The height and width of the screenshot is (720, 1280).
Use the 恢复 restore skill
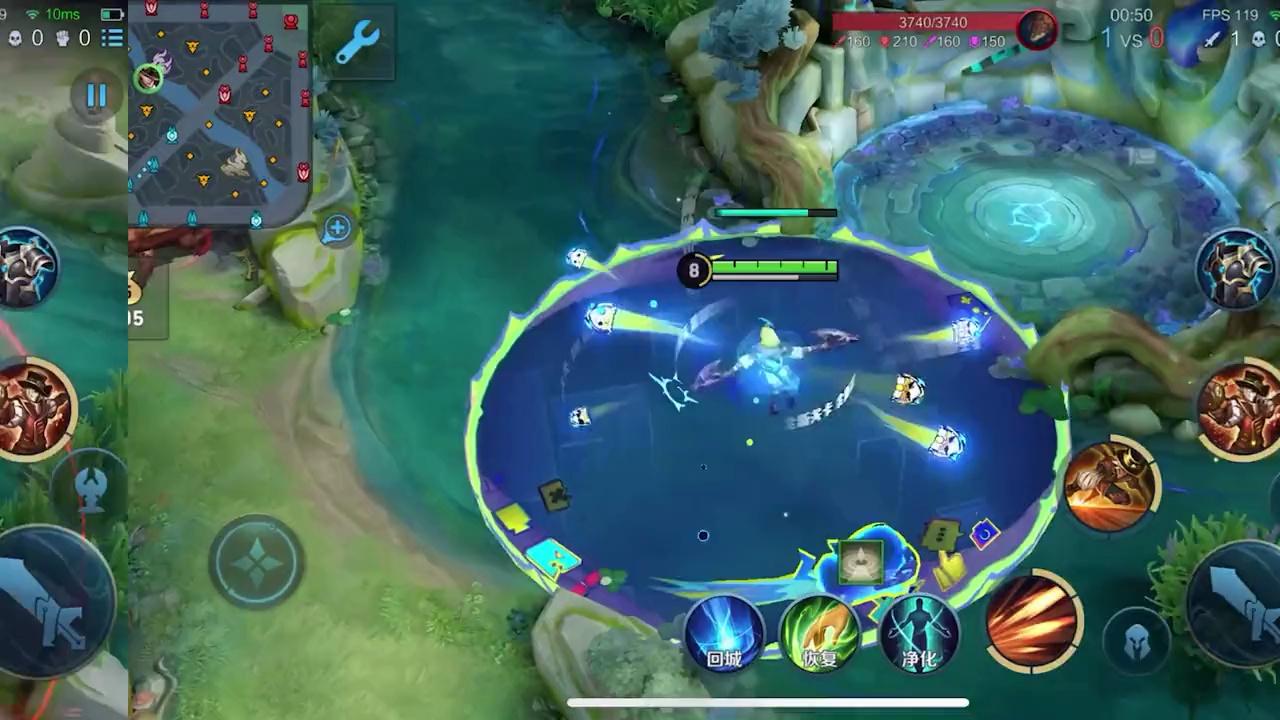[820, 634]
